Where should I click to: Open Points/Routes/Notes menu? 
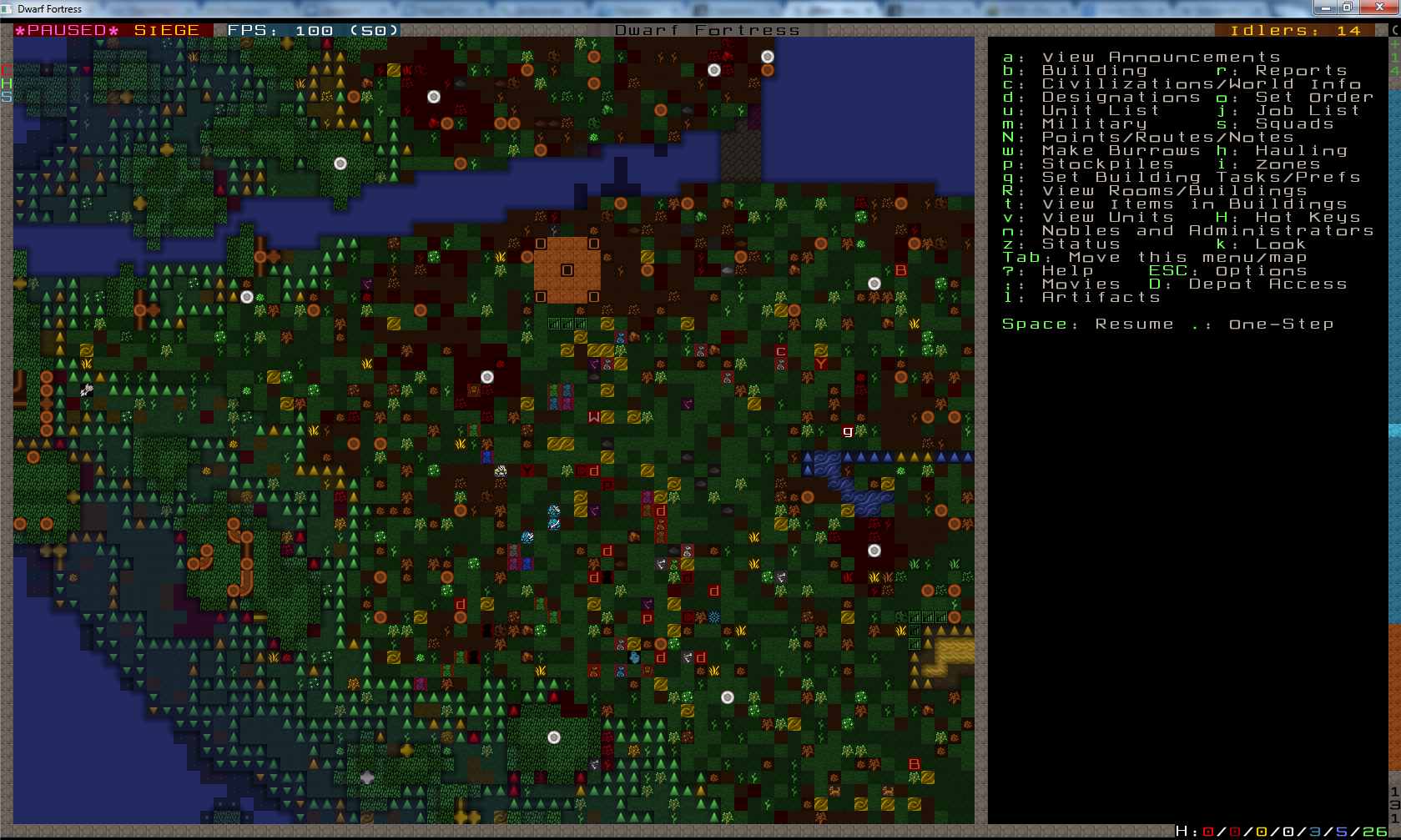pyautogui.click(x=1167, y=138)
